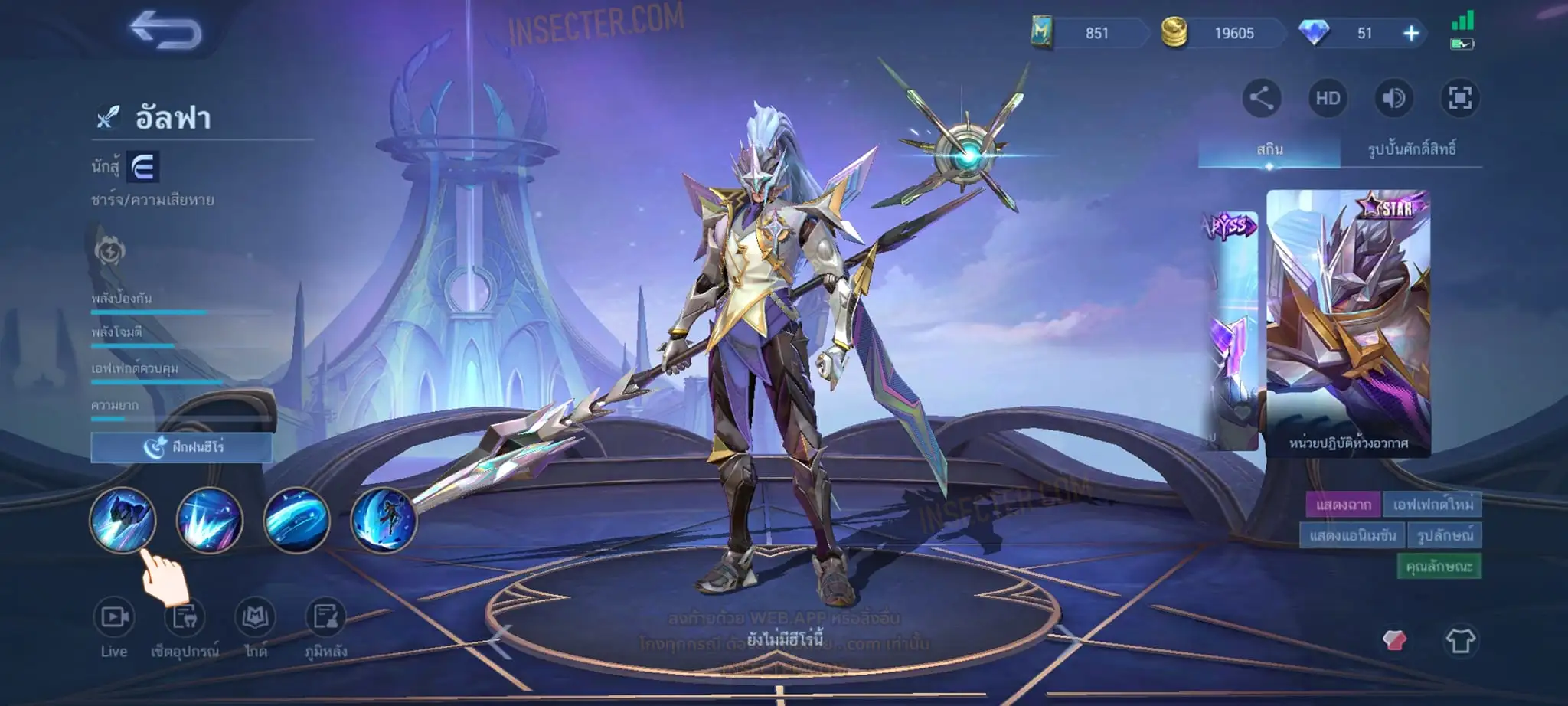Screen dimensions: 1568x706
Task: Click the แสดงฉาก button
Action: tap(1343, 505)
